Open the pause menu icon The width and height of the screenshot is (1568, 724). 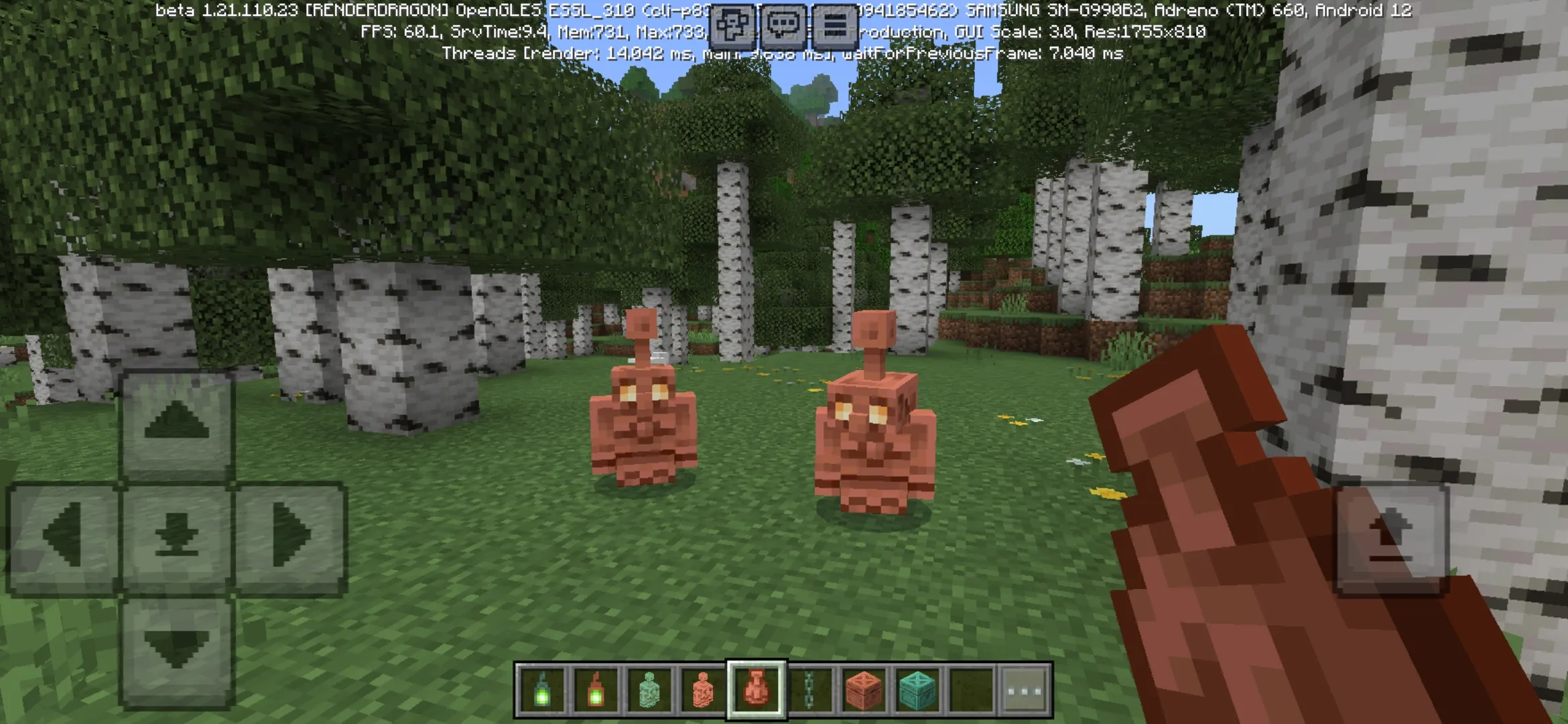tap(834, 23)
